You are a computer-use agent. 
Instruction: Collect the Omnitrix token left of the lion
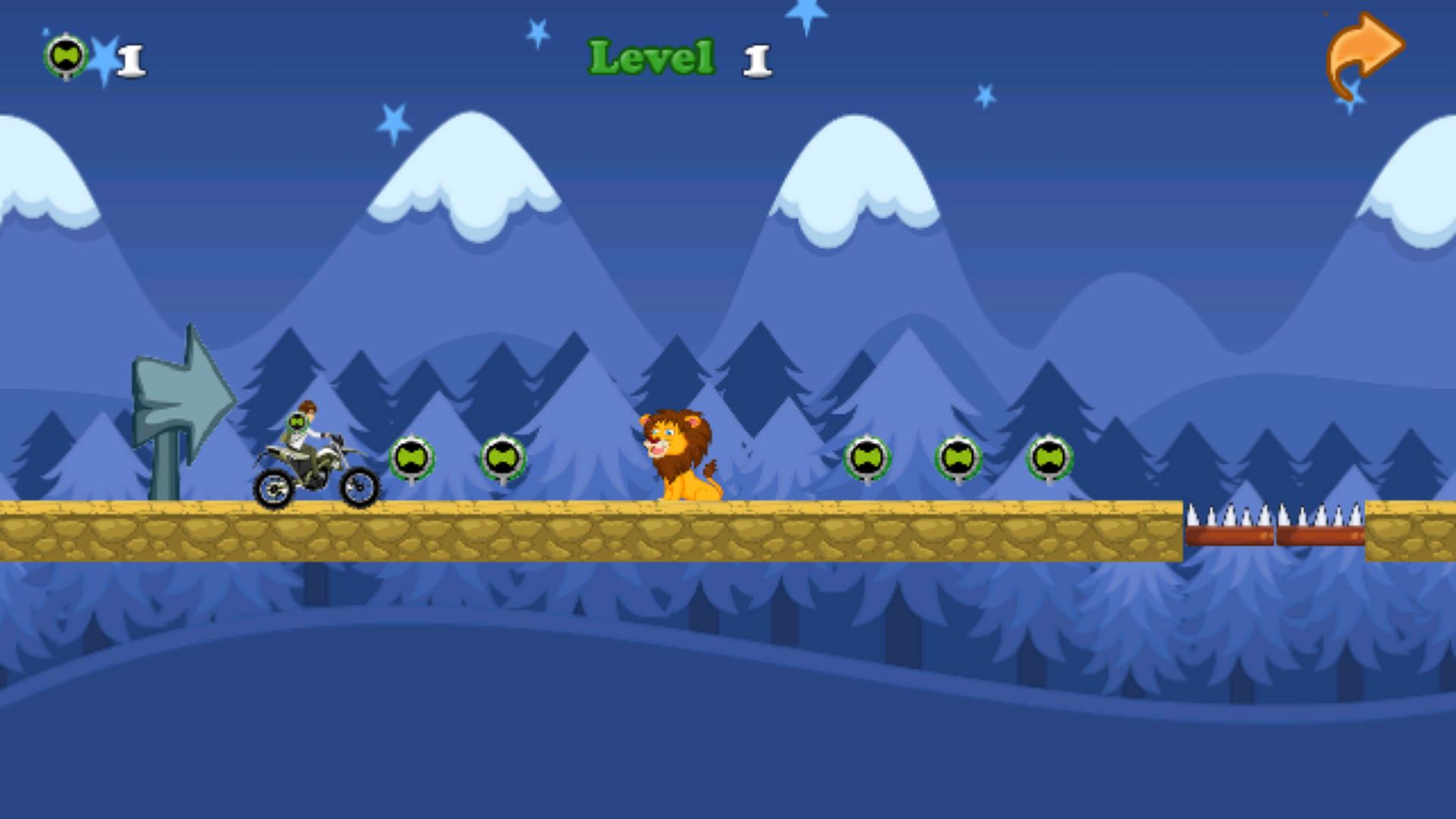(x=500, y=457)
